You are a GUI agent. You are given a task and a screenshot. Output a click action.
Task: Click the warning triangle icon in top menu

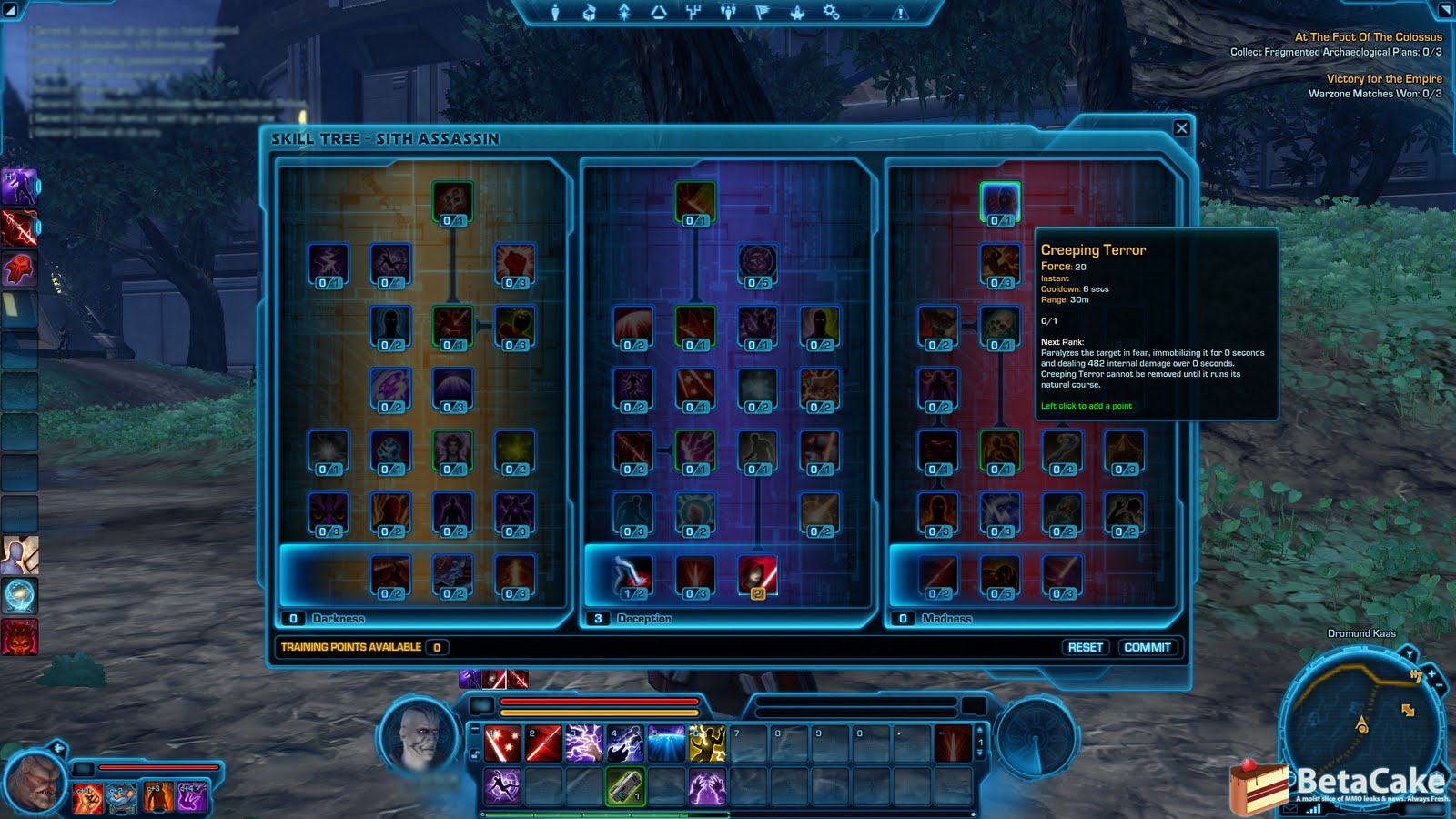900,13
